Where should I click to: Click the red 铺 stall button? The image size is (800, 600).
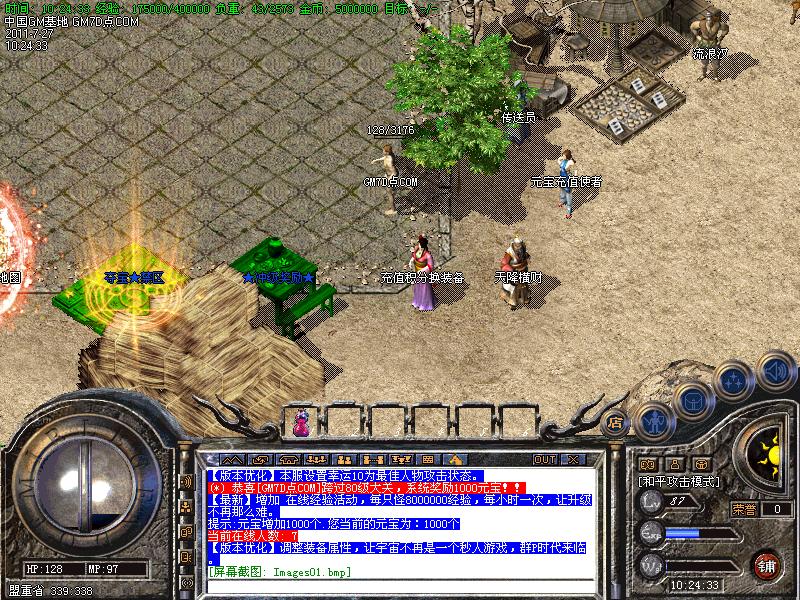(x=767, y=566)
